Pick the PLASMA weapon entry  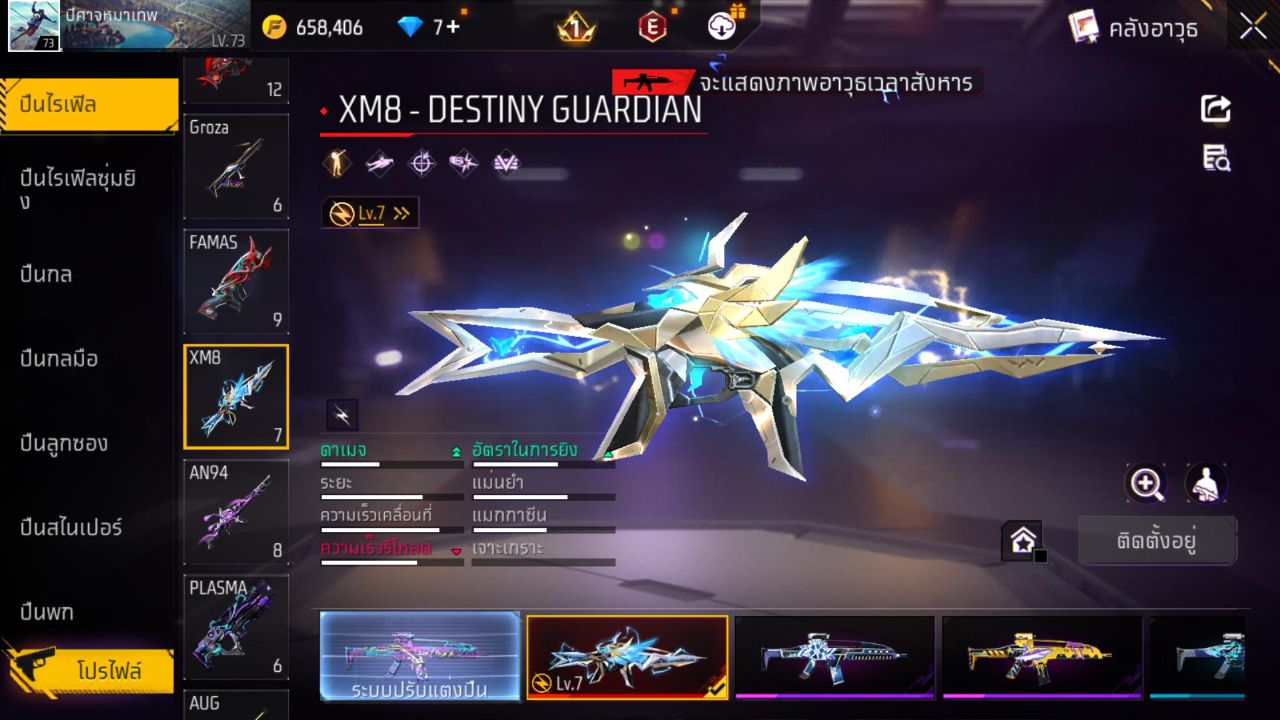pos(236,626)
